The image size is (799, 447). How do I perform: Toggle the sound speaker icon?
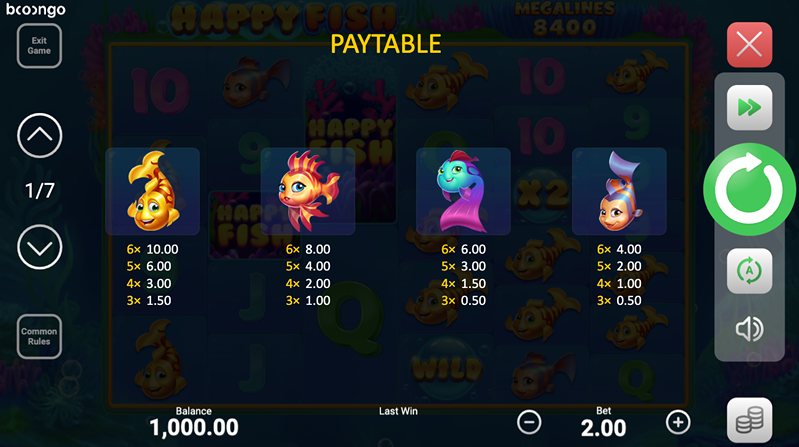(749, 329)
